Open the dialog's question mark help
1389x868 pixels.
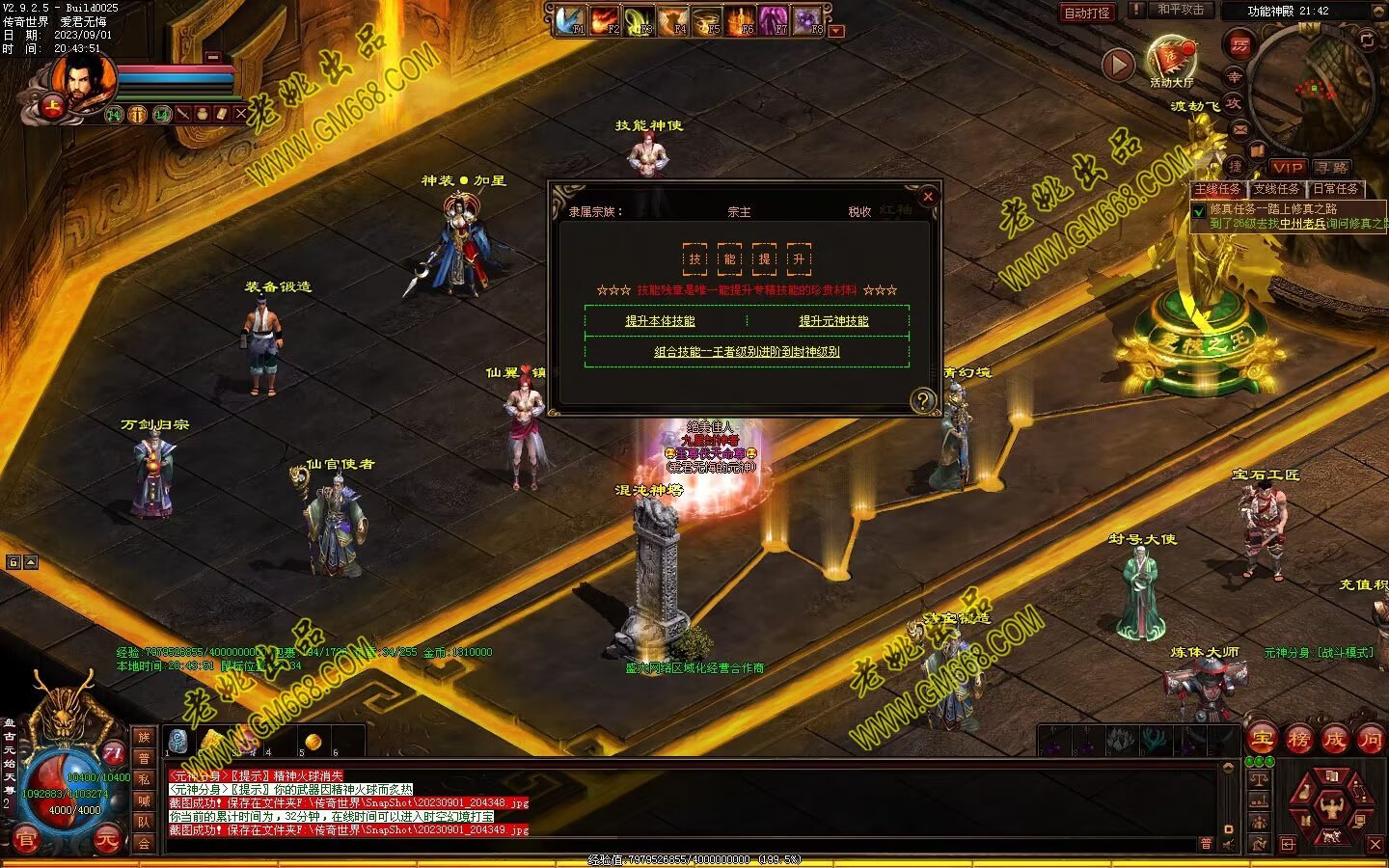[x=923, y=400]
